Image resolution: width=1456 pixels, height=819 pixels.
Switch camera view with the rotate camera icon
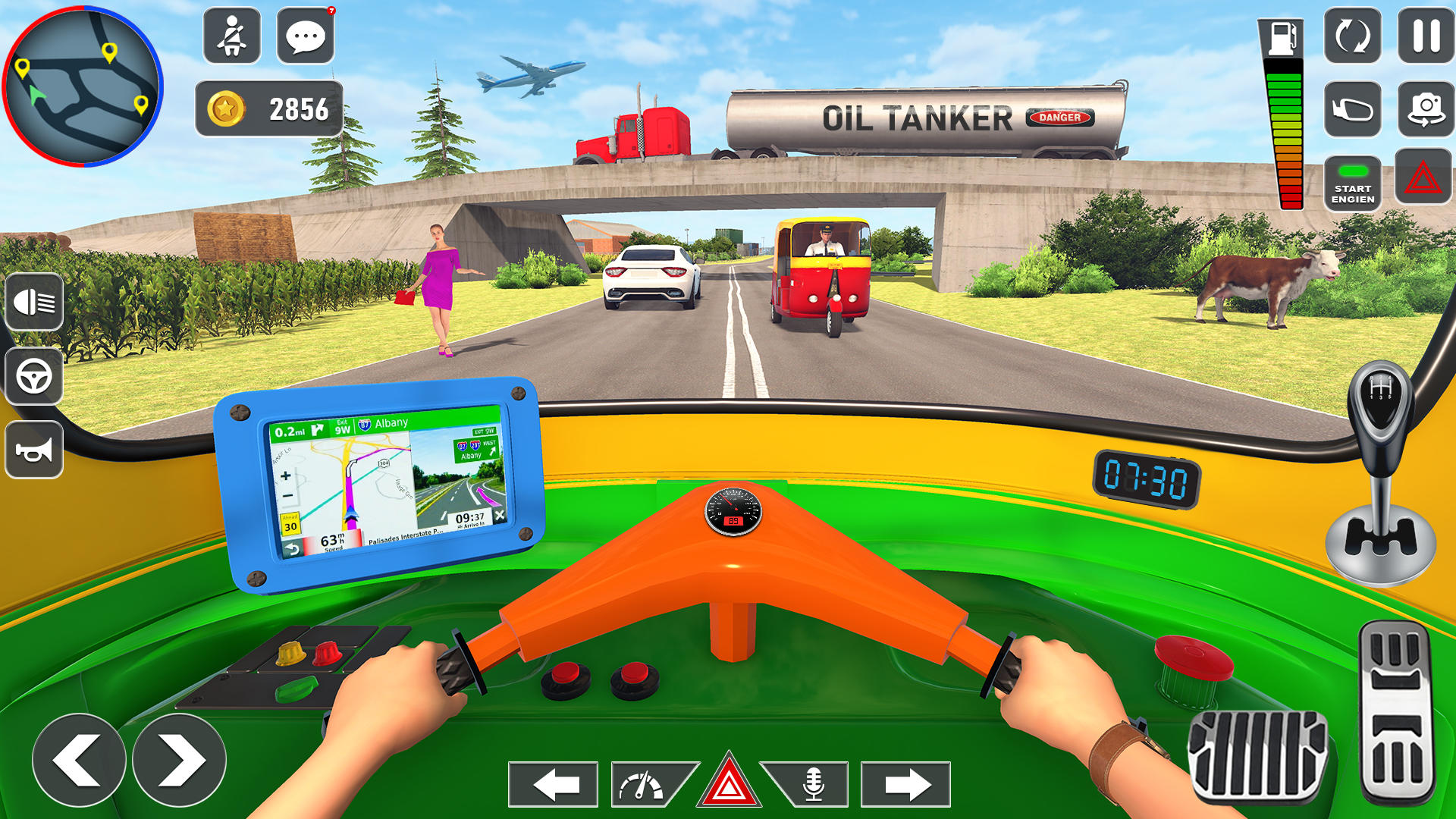coord(1354,36)
